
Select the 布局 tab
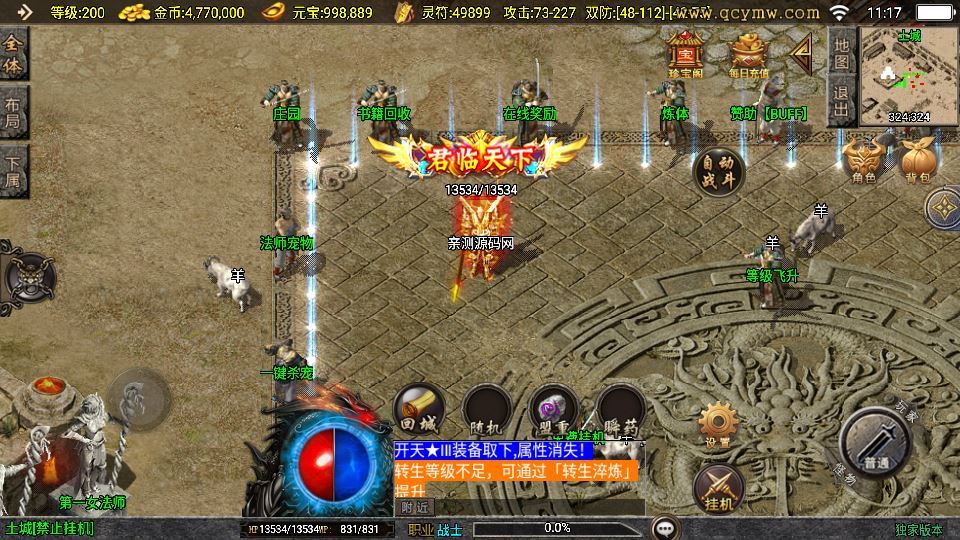(x=14, y=113)
